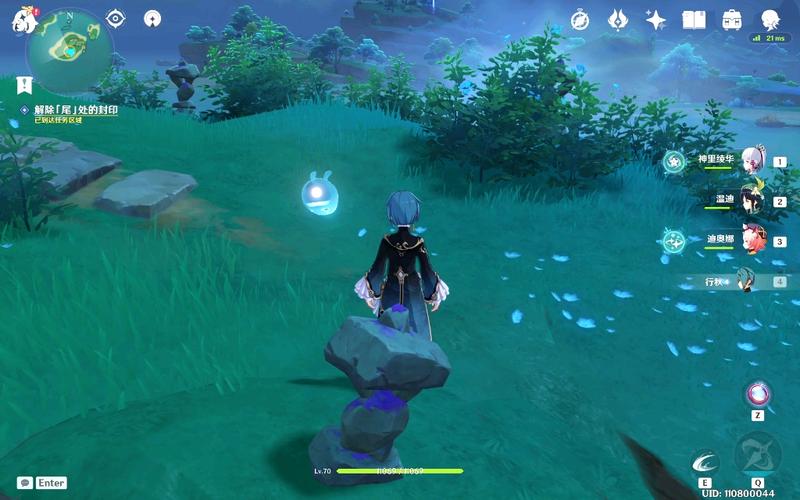
Task: Open the Paimon menu
Action: click(24, 20)
